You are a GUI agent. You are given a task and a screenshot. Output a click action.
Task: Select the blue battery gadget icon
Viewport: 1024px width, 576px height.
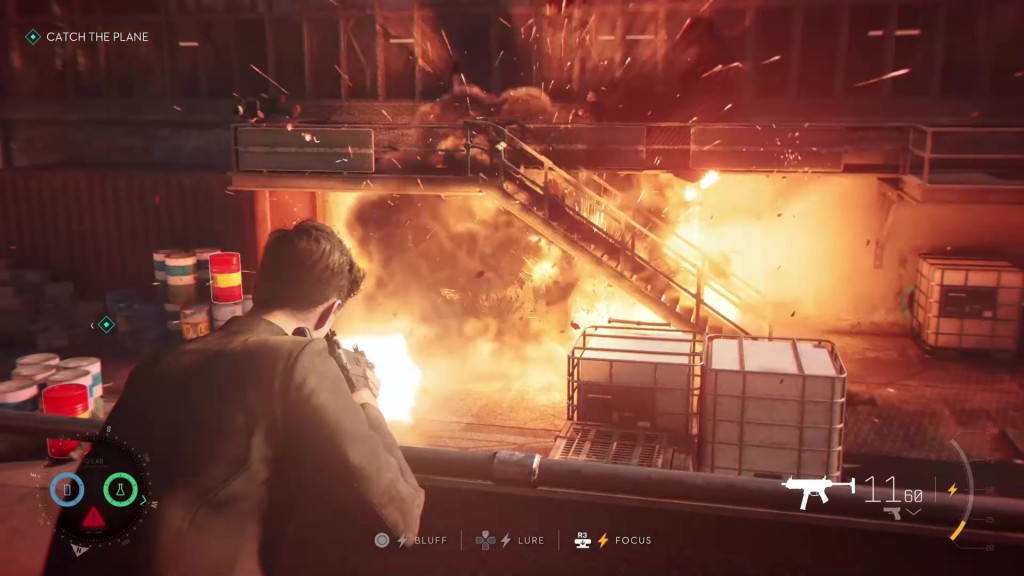67,489
